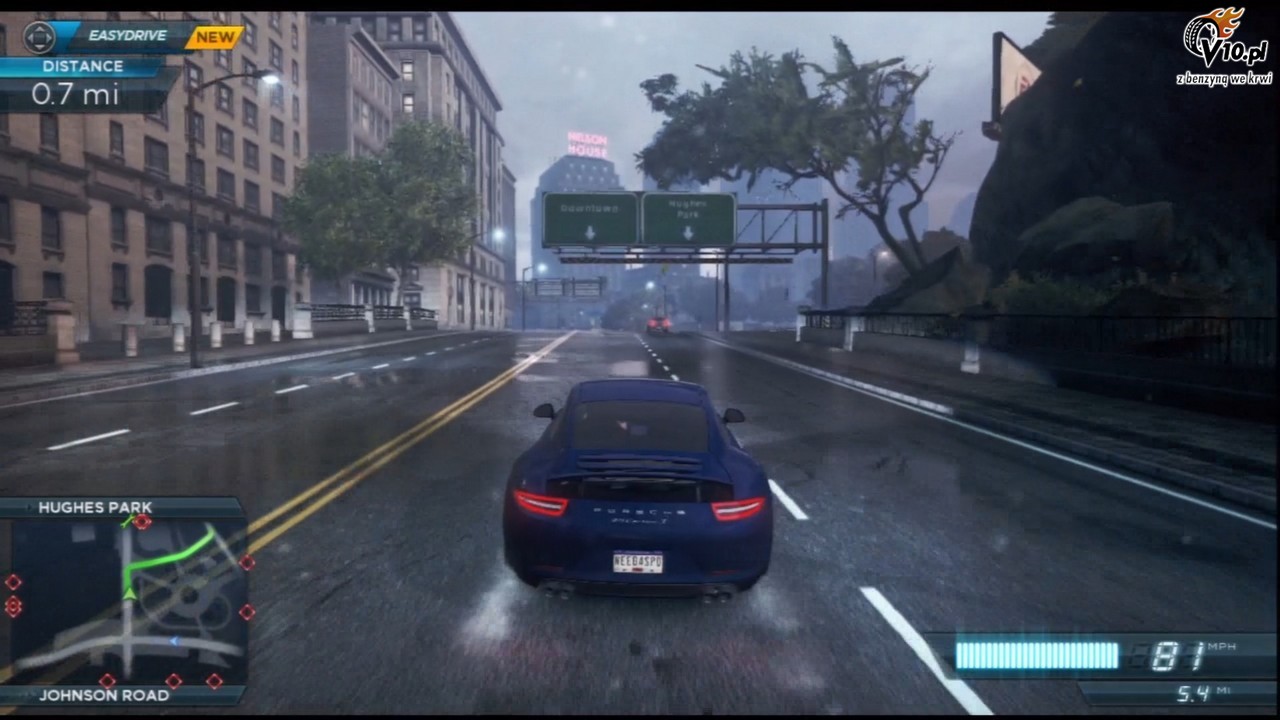Open the minimap in the corner
This screenshot has width=1280, height=720.
coord(125,602)
